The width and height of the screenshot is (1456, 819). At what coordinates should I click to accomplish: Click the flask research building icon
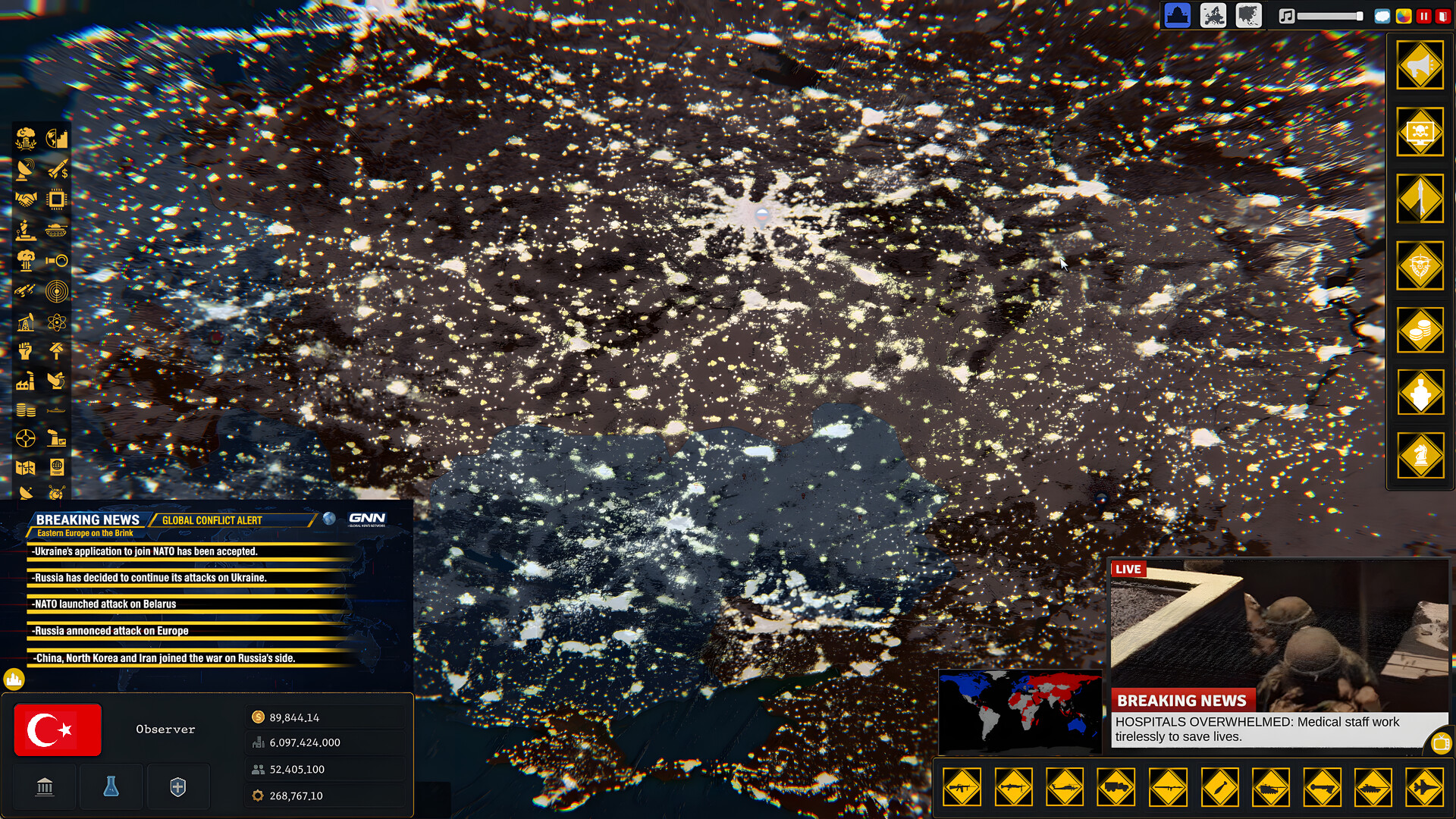coord(111,786)
